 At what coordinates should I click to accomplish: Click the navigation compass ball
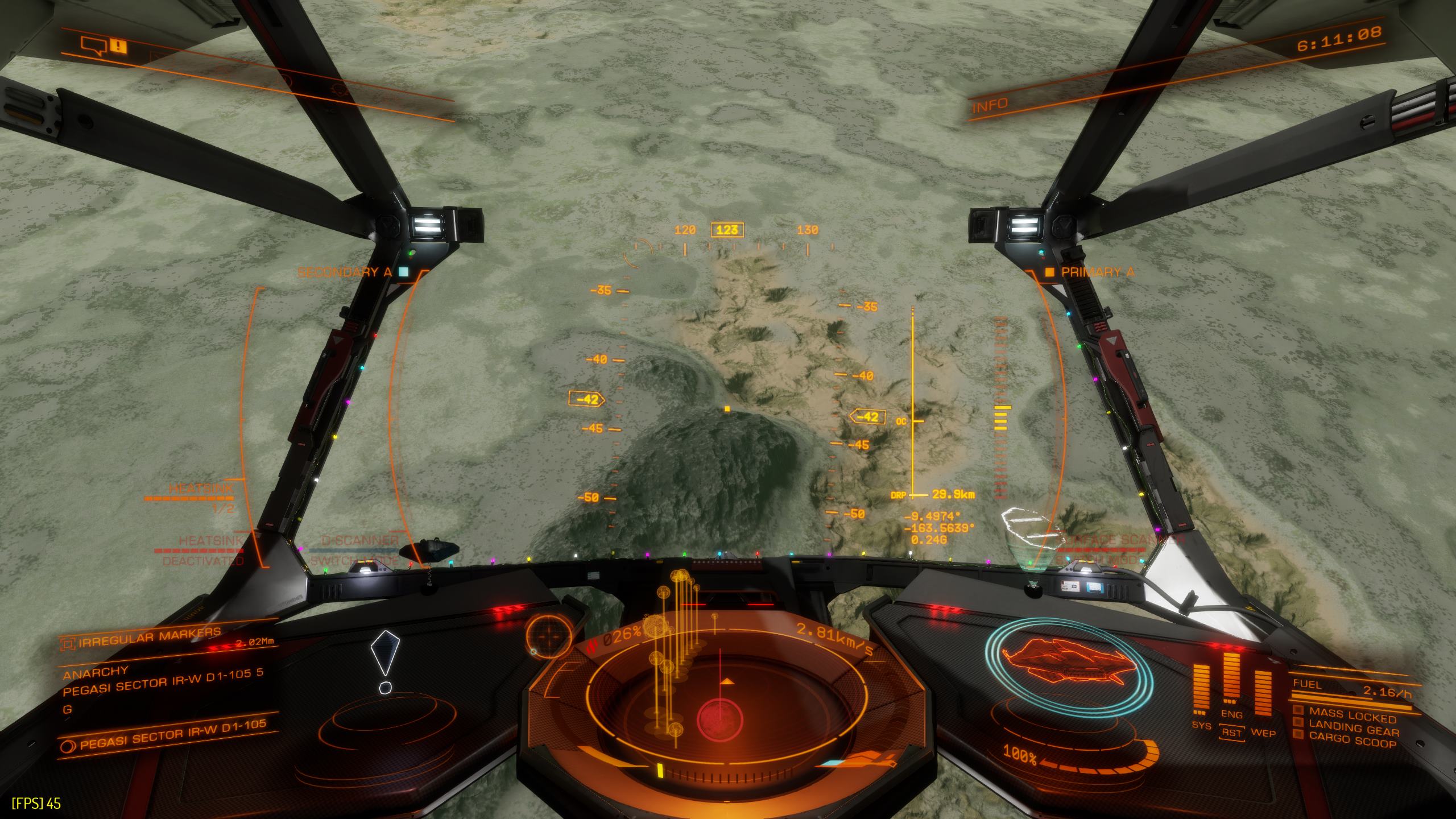pos(549,636)
